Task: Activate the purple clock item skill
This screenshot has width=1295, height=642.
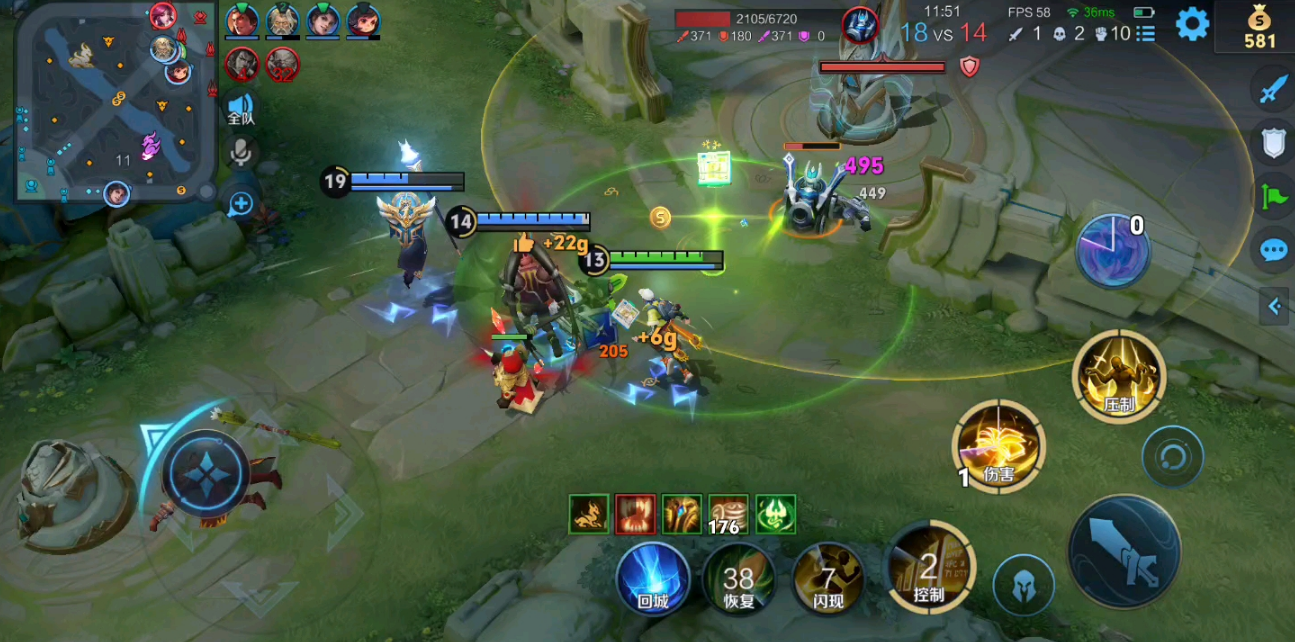Action: coord(1111,250)
